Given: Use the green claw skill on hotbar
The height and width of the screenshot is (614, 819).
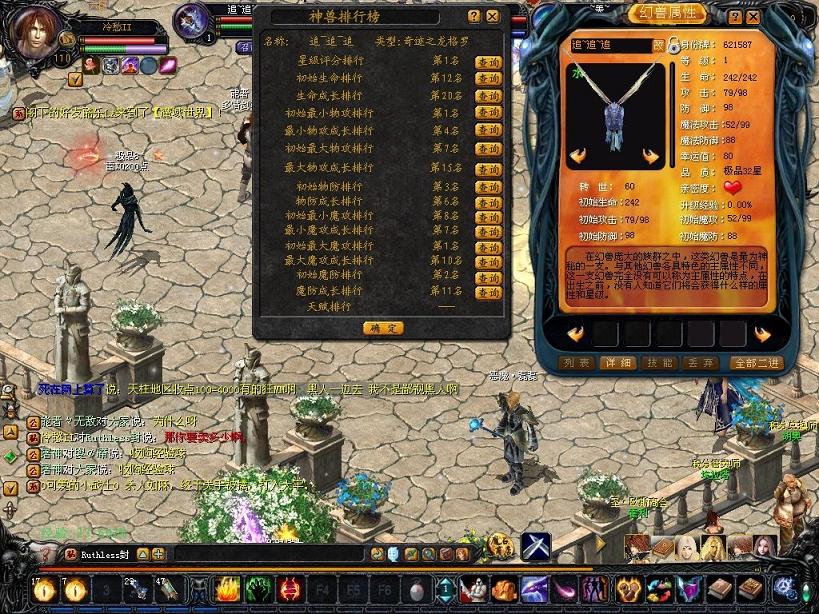Looking at the screenshot, I should (x=259, y=589).
